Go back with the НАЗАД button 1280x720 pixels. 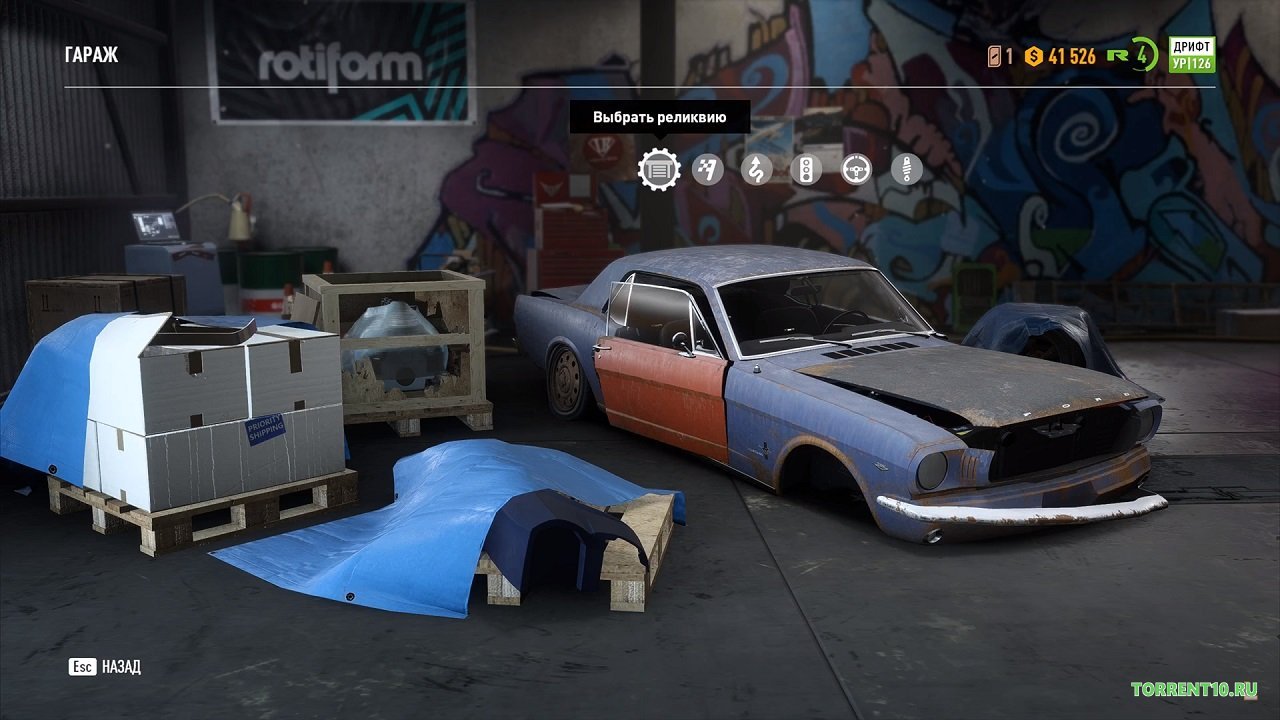pos(105,667)
